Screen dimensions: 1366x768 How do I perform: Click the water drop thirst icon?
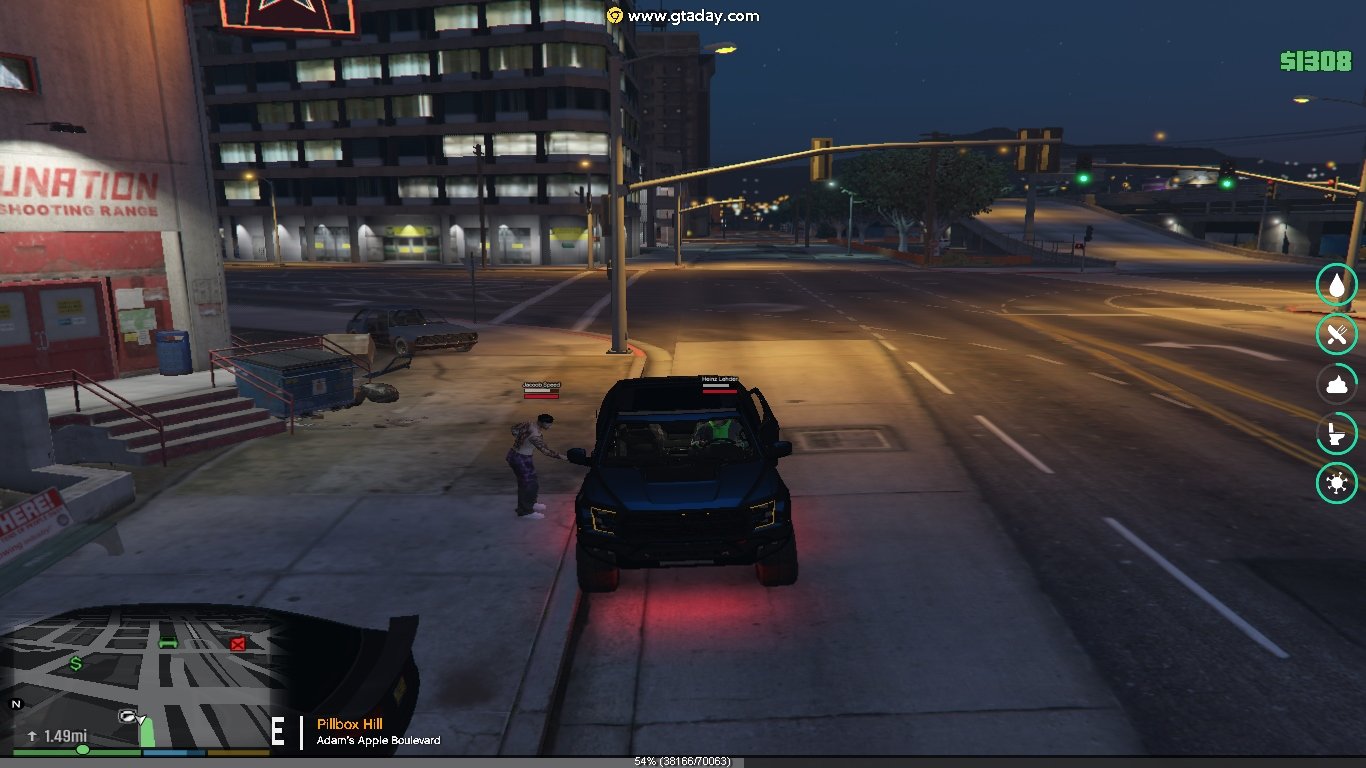tap(1337, 286)
